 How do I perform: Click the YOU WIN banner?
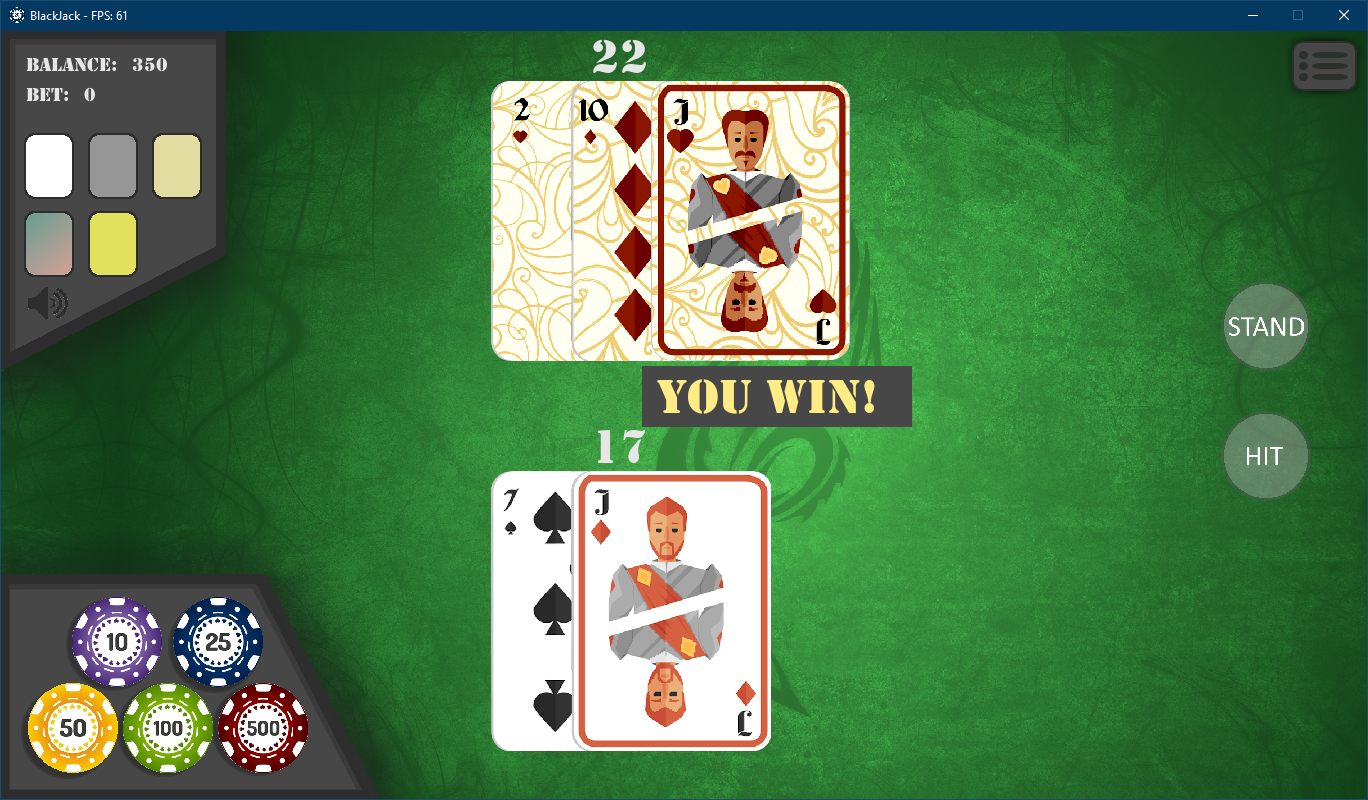click(777, 396)
